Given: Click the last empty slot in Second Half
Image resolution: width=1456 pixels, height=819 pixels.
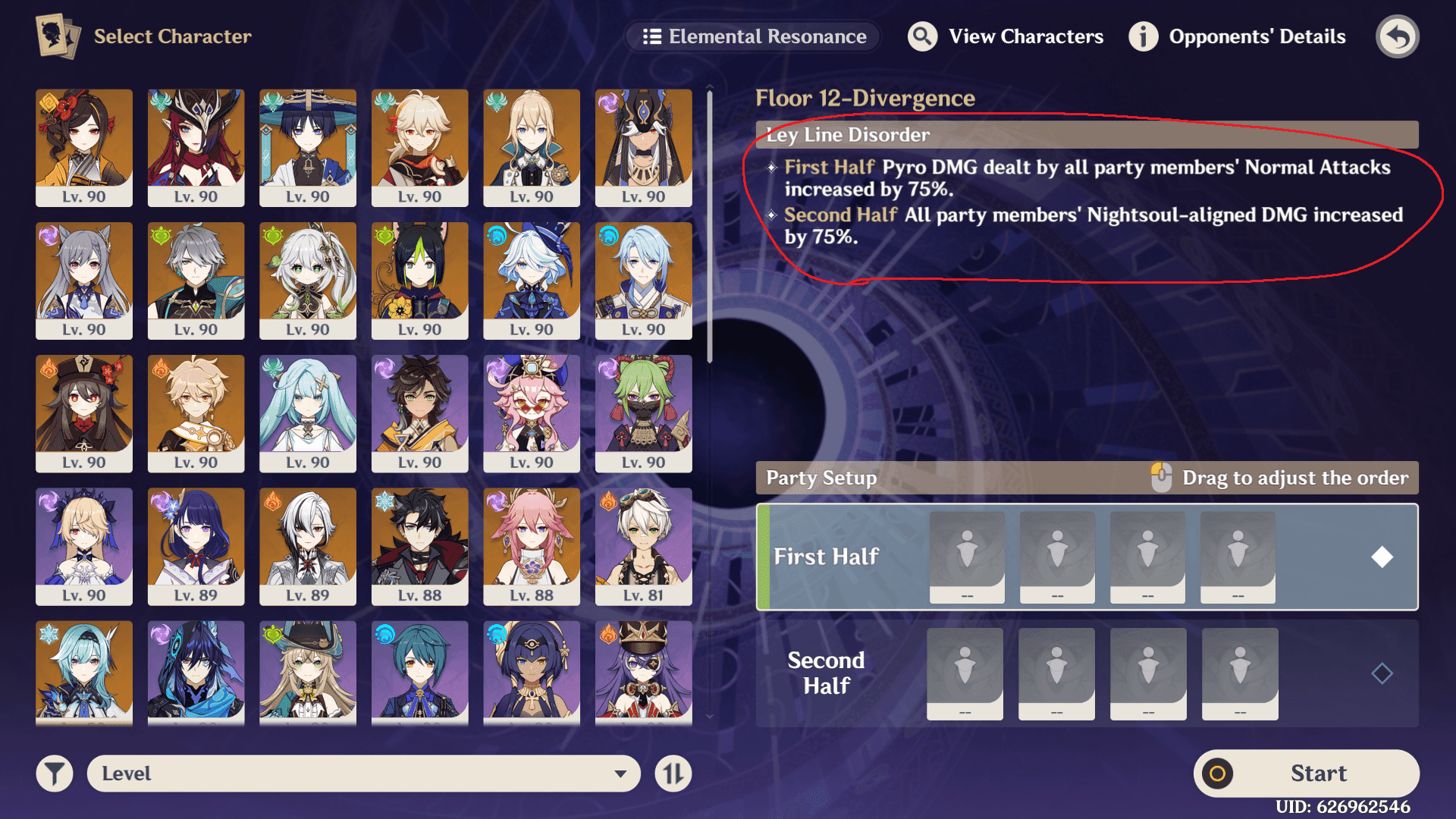Looking at the screenshot, I should (1239, 673).
